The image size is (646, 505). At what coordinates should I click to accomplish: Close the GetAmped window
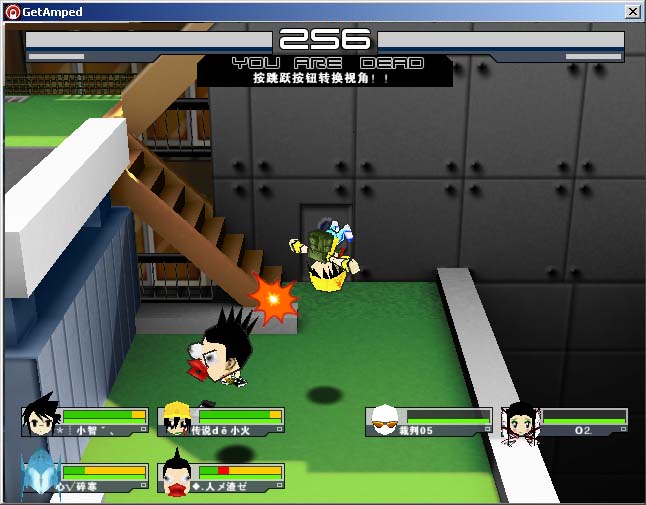pos(632,11)
